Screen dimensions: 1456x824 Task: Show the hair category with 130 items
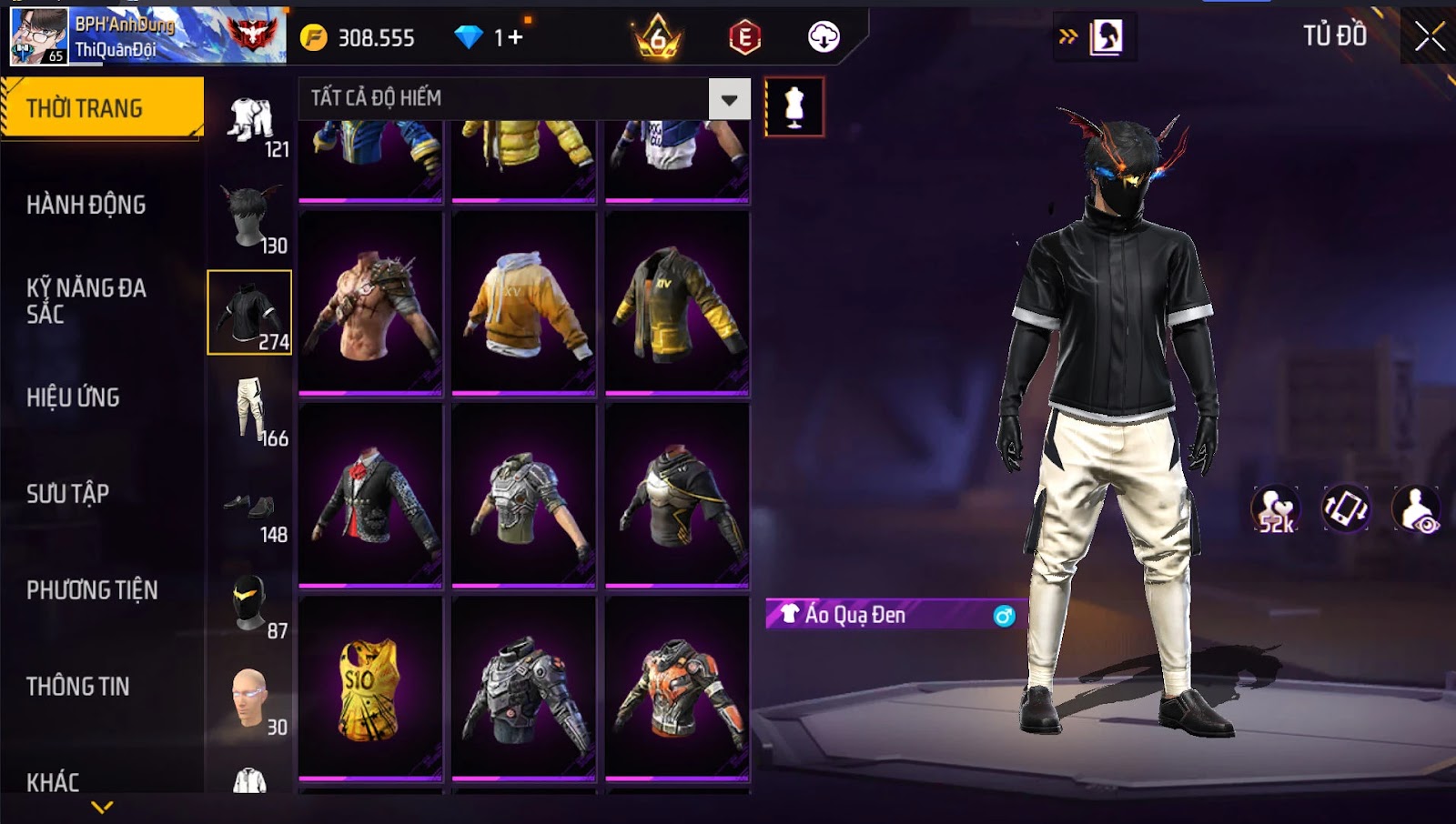tap(250, 216)
